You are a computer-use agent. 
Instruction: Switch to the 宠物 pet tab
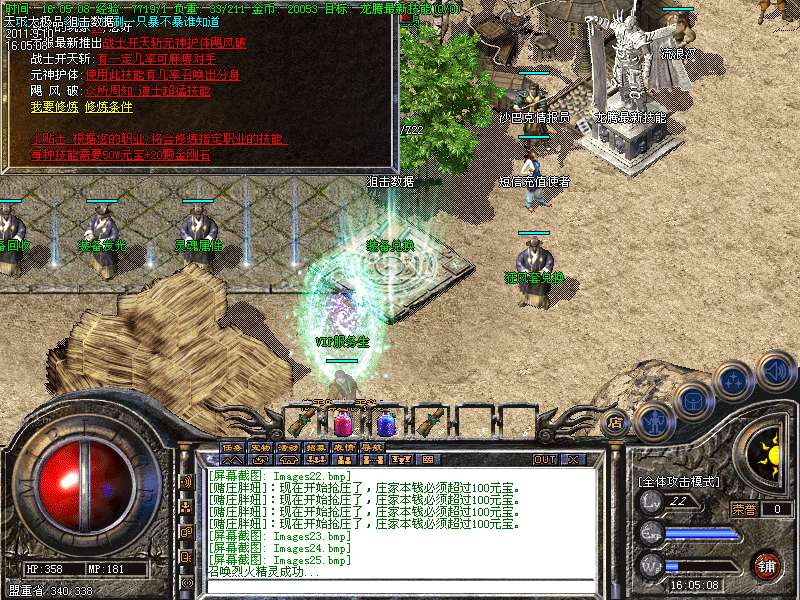260,447
